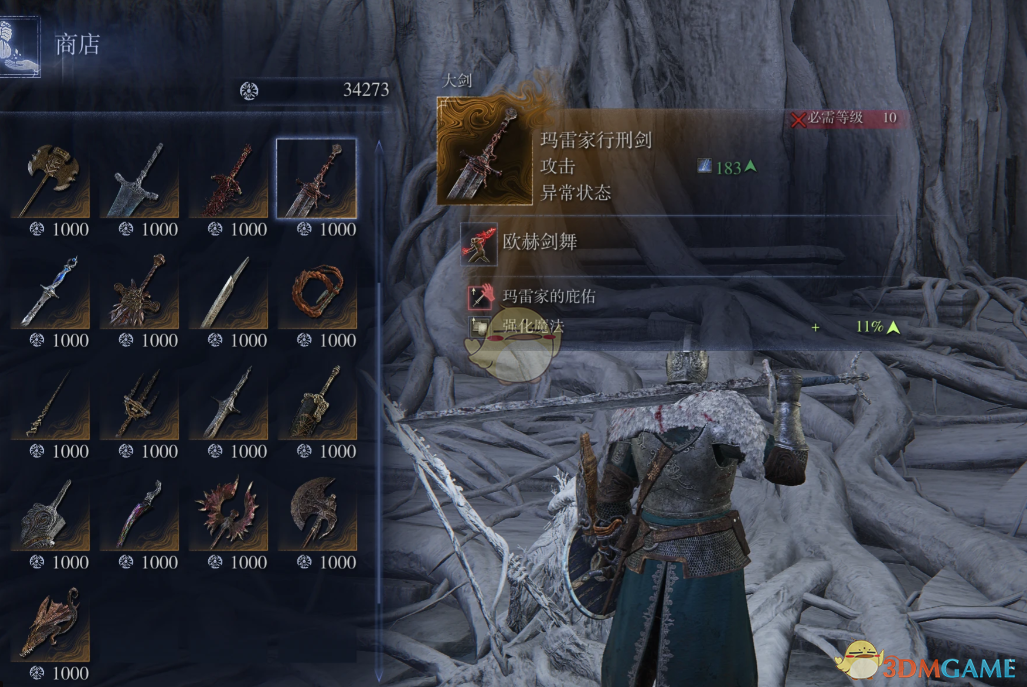The height and width of the screenshot is (687, 1027).
Task: Pick the red spiked ring axe slot
Action: pos(228,513)
